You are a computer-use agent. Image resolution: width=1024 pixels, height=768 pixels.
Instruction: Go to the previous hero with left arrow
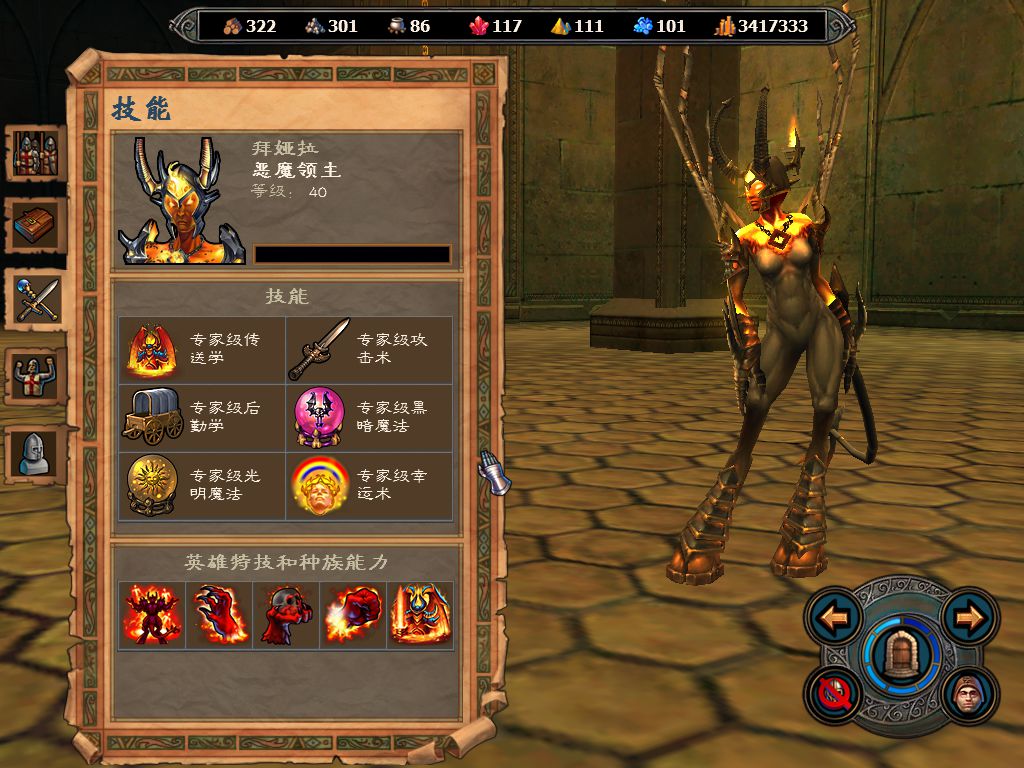833,617
